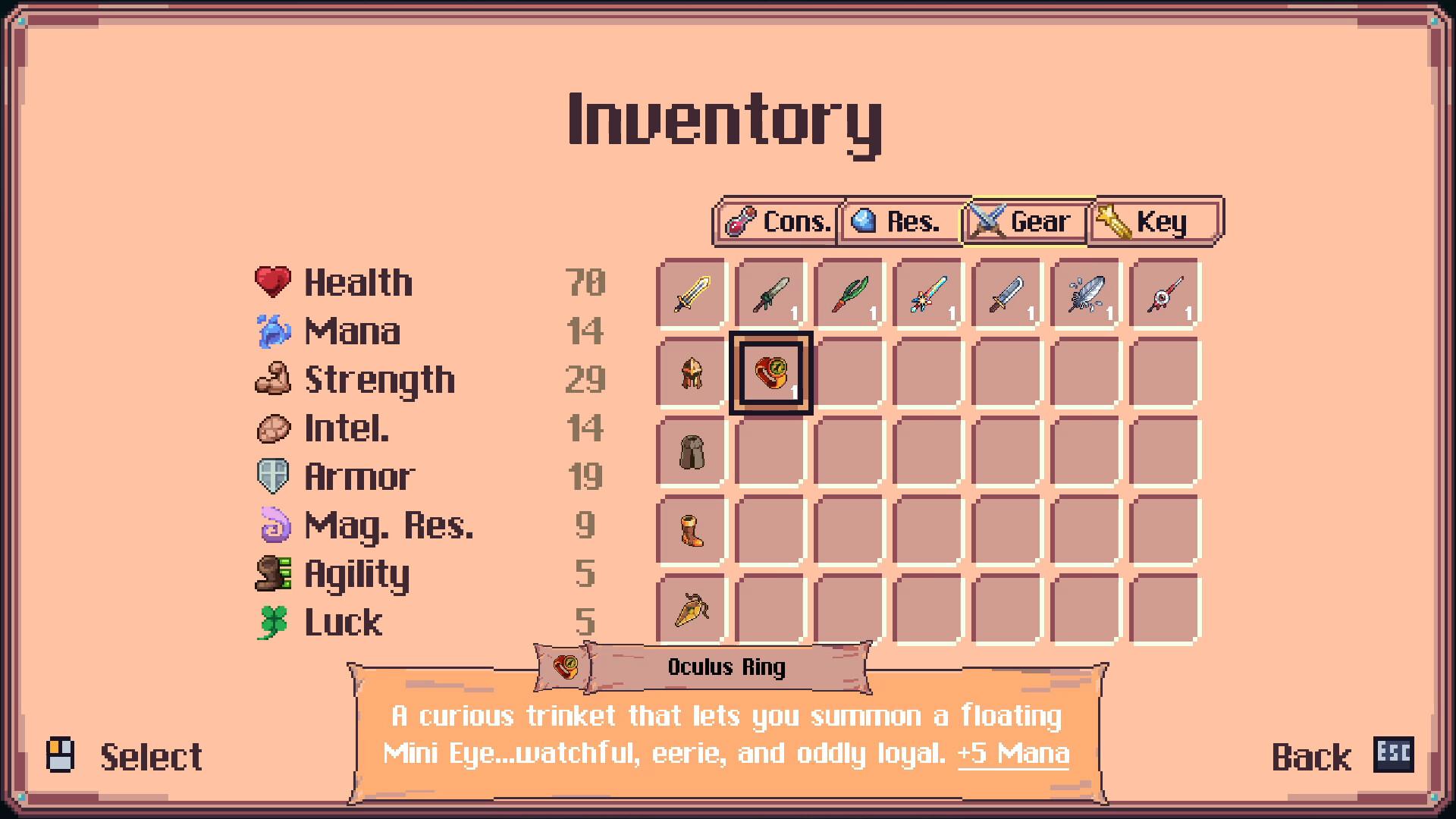Click the wing charm in the bottom row
This screenshot has height=819, width=1456.
(x=691, y=610)
